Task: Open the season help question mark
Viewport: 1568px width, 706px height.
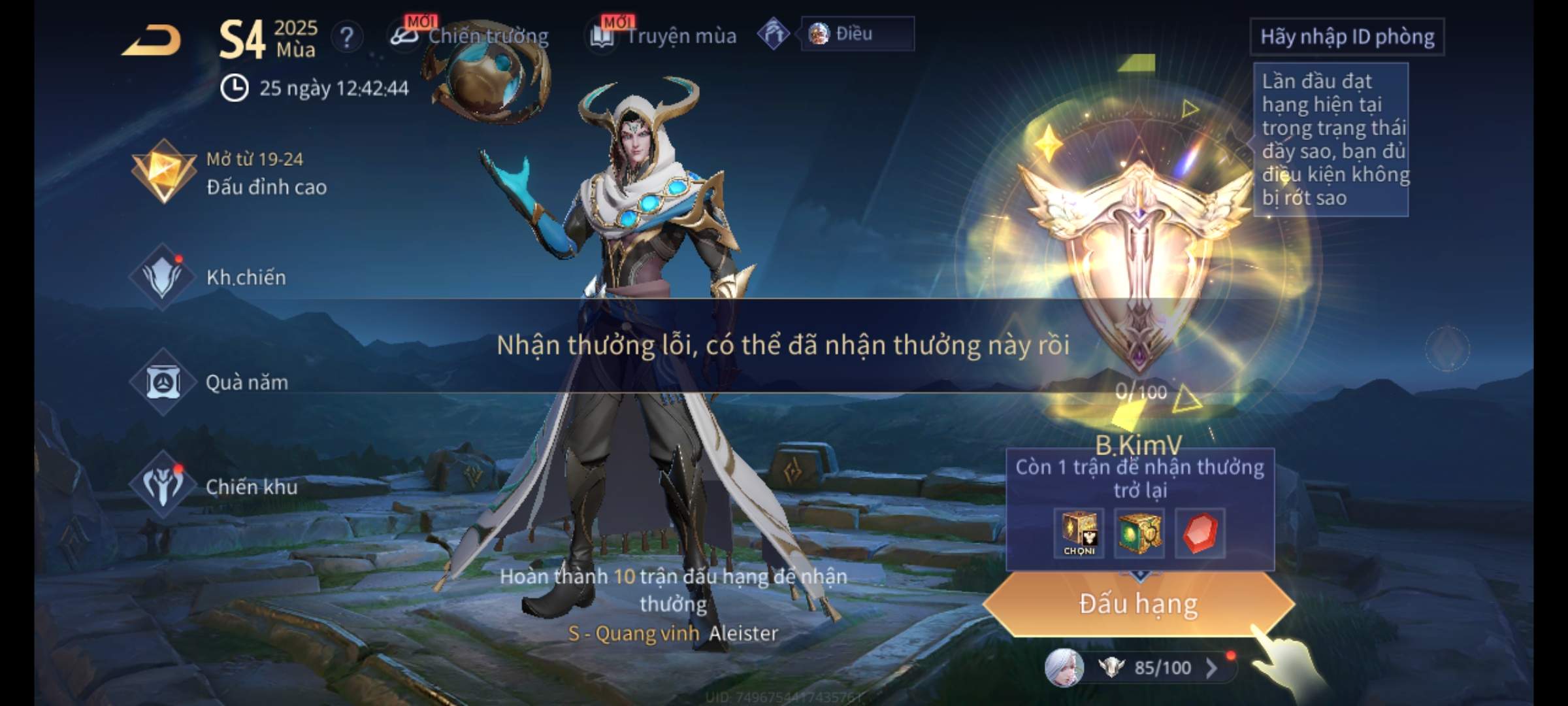Action: tap(347, 37)
